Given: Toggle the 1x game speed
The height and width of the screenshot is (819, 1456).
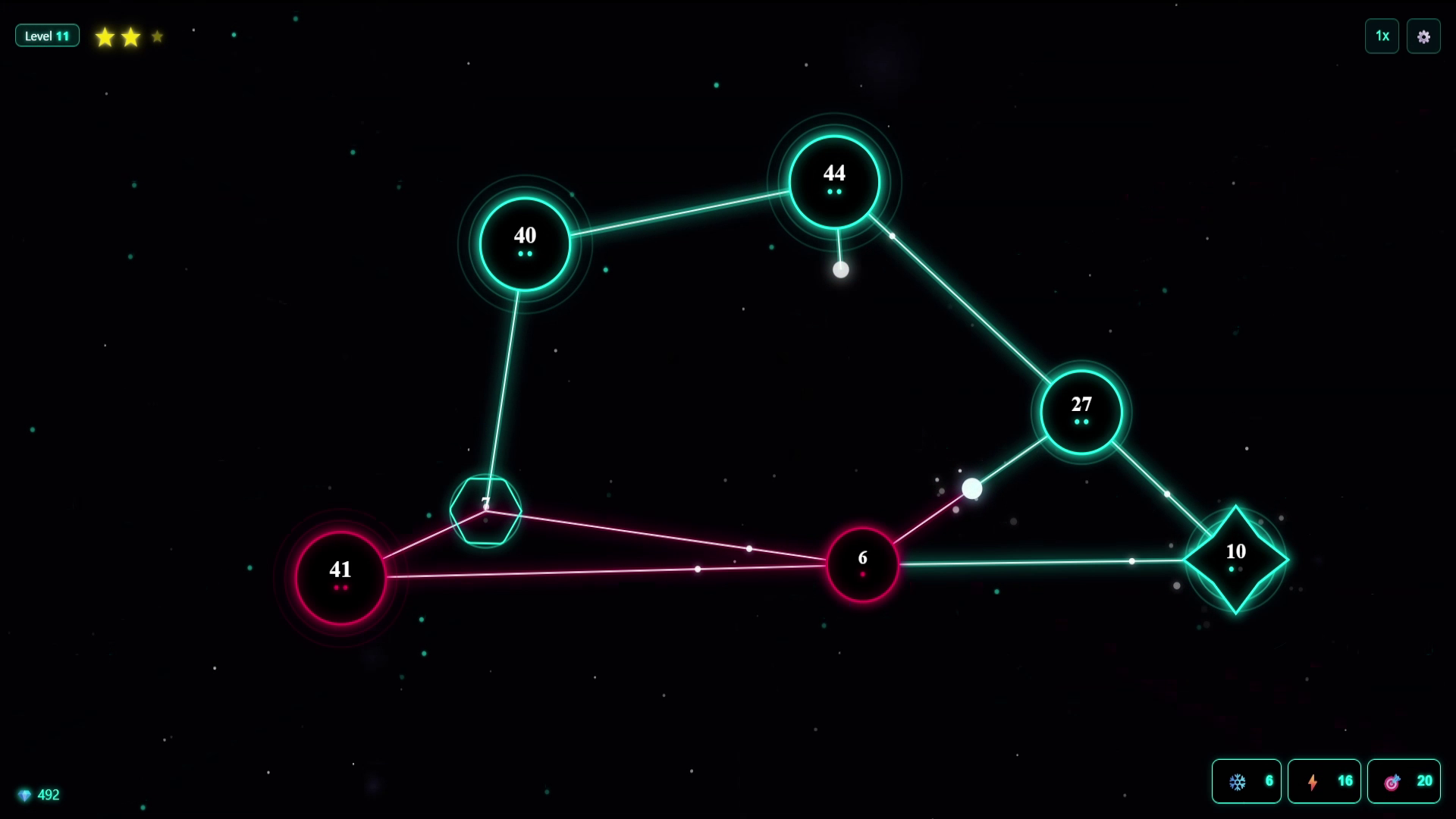Looking at the screenshot, I should coord(1382,36).
